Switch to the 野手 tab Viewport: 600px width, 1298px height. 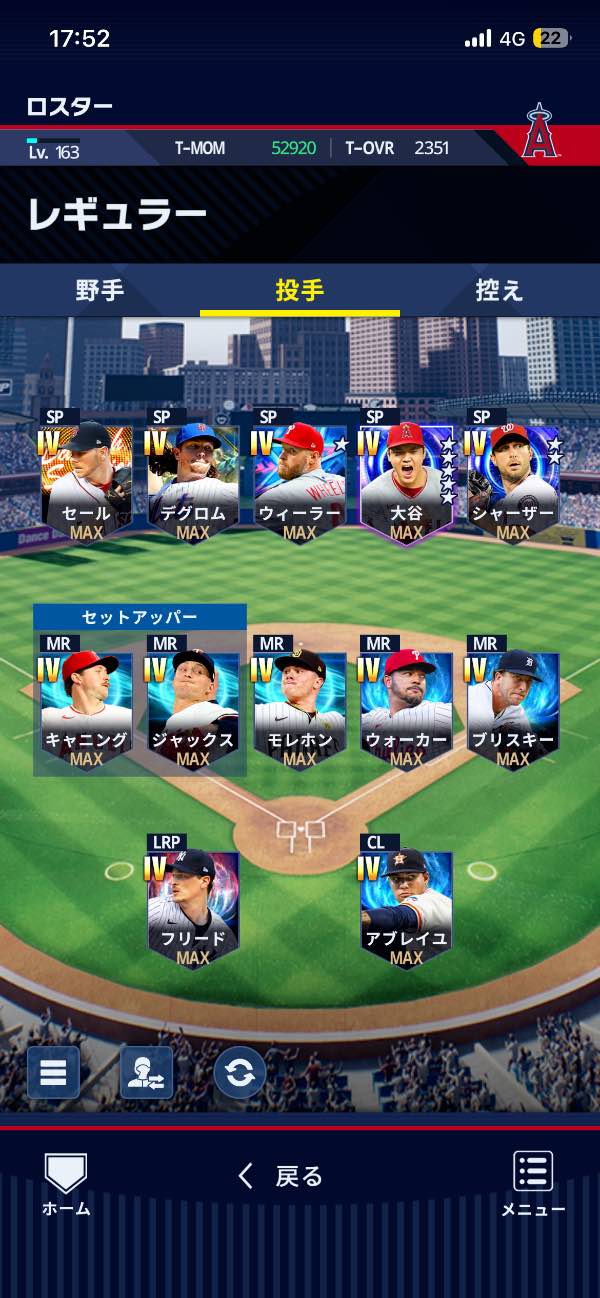[100, 291]
